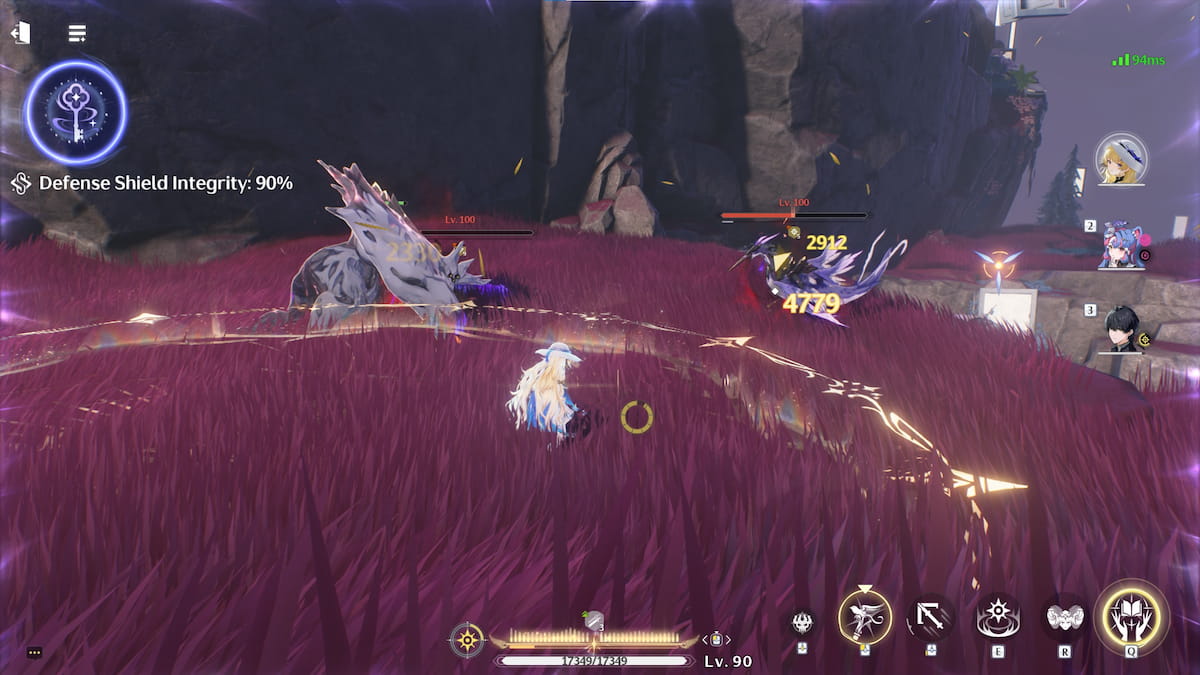This screenshot has width=1200, height=675.
Task: Switch to the blue-haired character portrait
Action: point(1119,245)
